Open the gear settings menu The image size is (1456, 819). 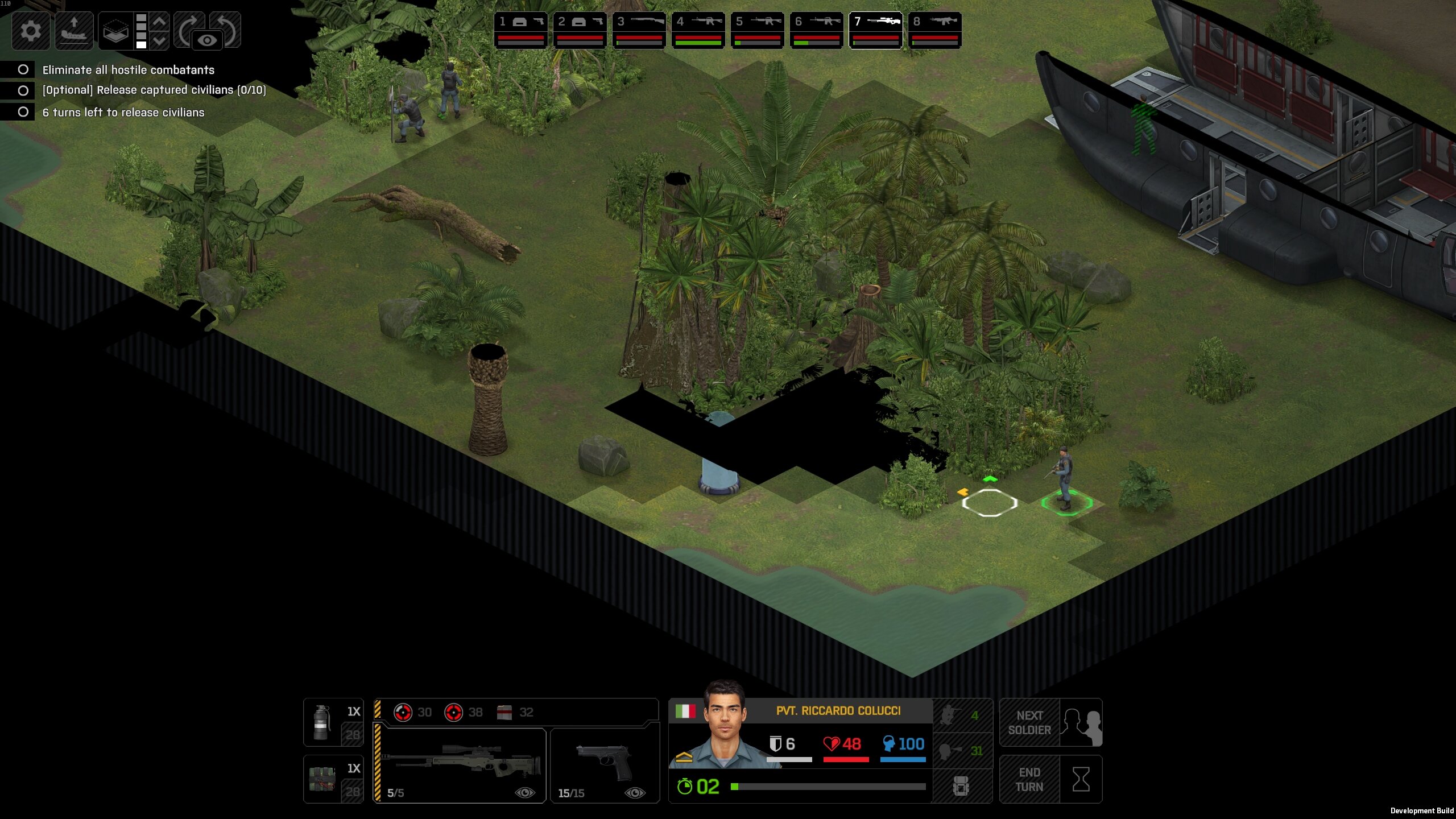point(31,30)
